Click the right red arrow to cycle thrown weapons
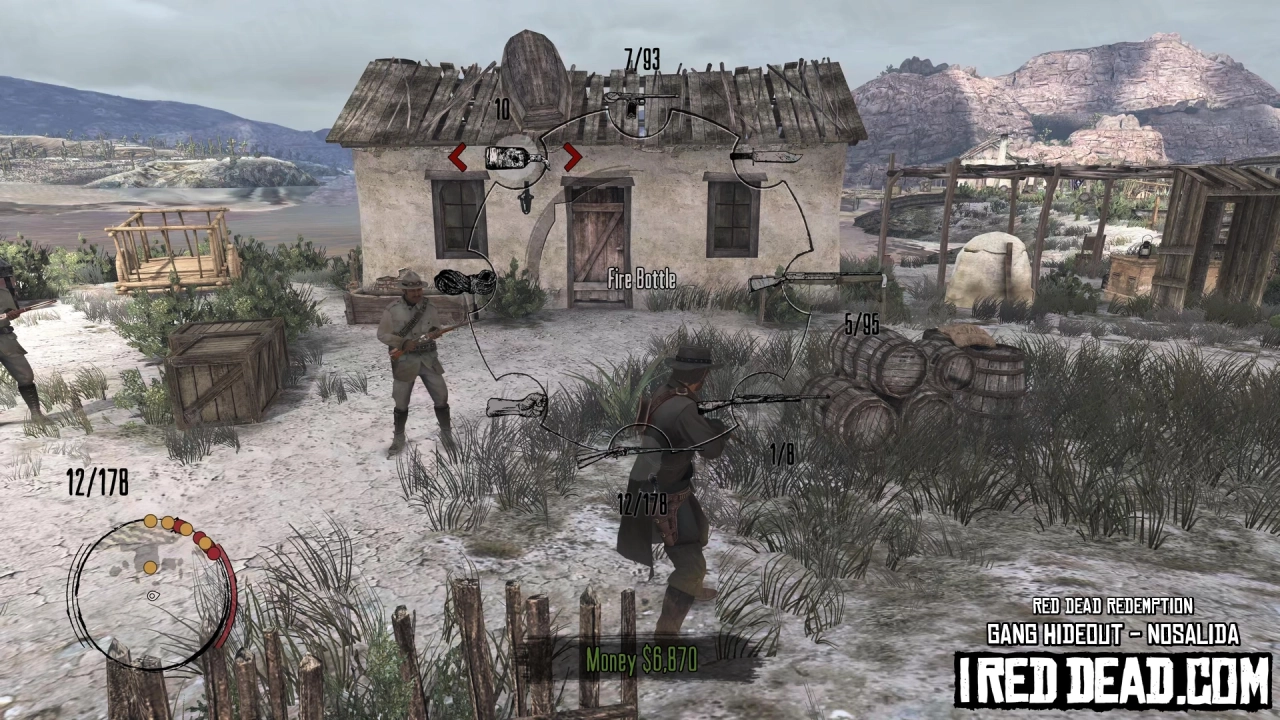This screenshot has height=720, width=1280. 571,157
